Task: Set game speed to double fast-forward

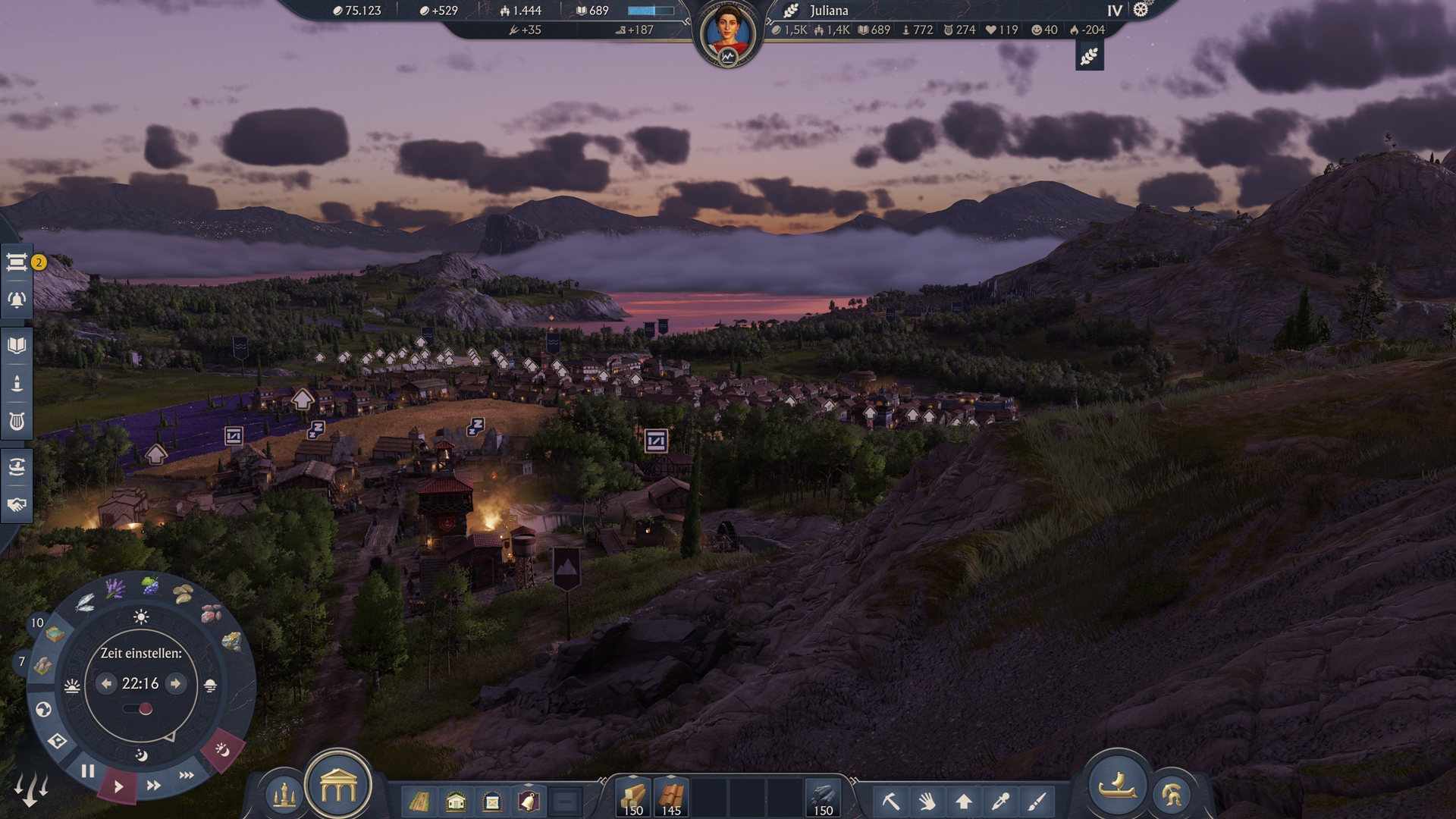Action: pos(154,786)
